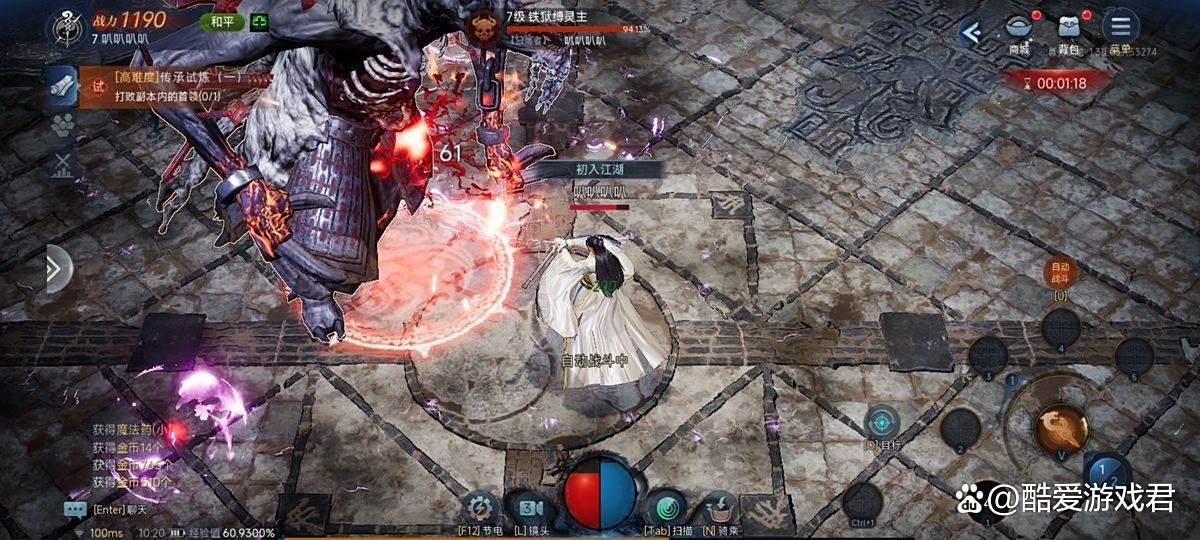Expand the left side panel arrow
Screen dimensions: 1200x540
[58, 269]
